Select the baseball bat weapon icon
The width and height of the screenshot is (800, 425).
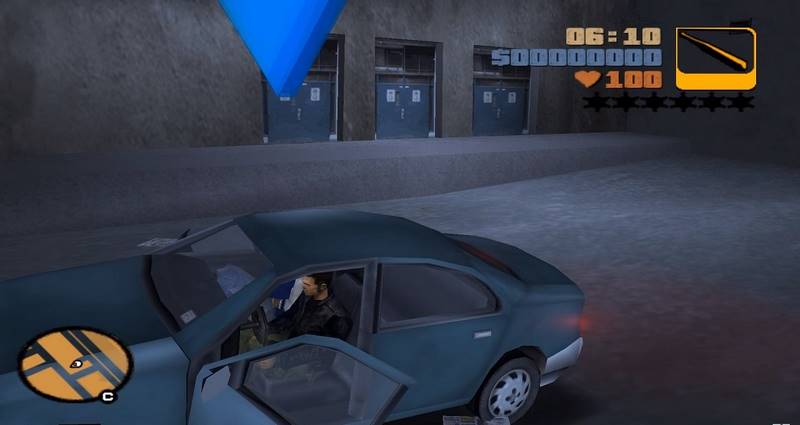click(716, 58)
